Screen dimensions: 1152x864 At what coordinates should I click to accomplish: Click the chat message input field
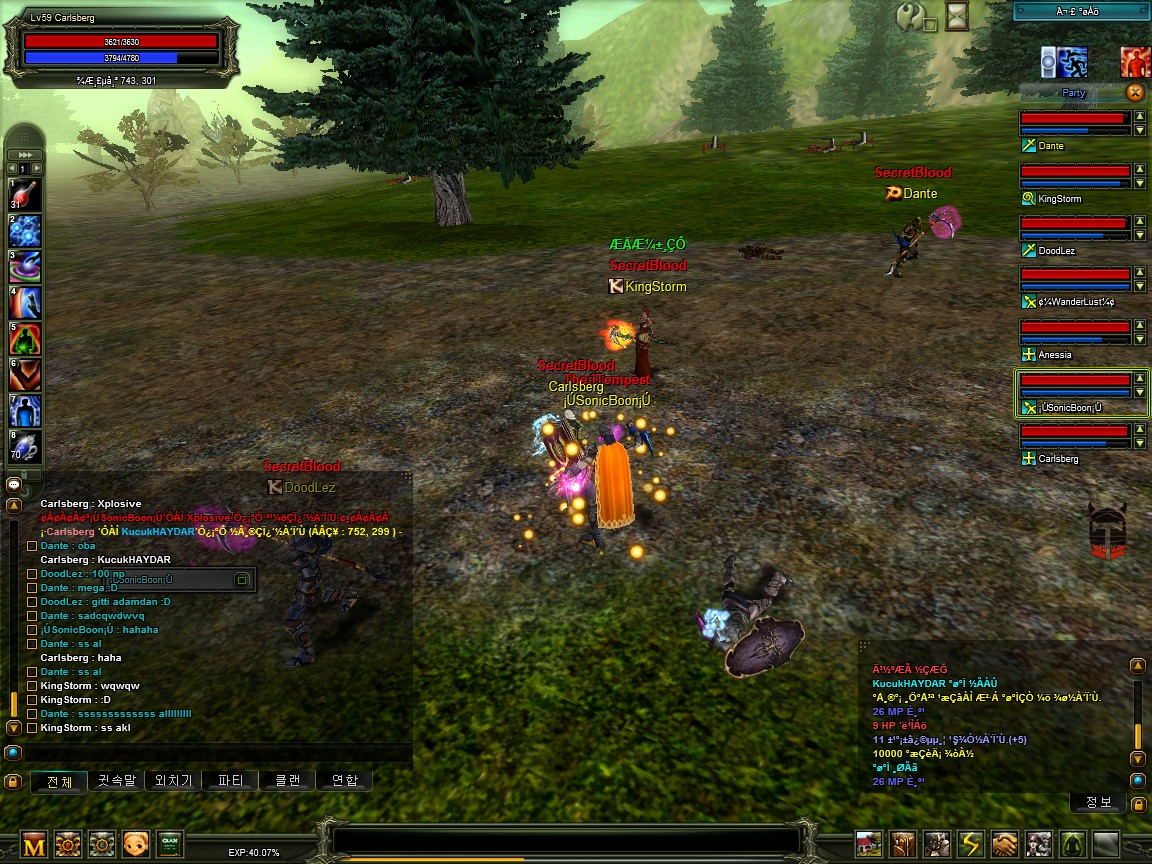click(210, 752)
